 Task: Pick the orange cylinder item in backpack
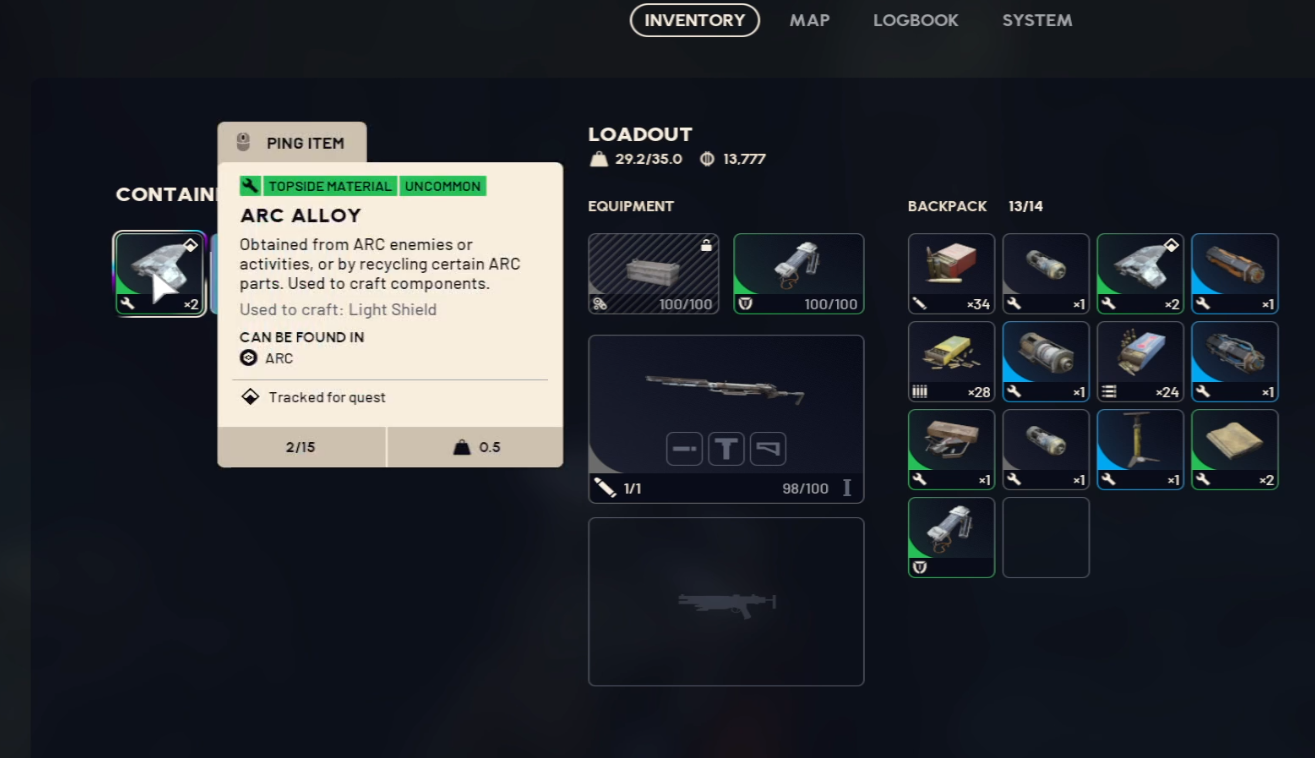pyautogui.click(x=1234, y=273)
